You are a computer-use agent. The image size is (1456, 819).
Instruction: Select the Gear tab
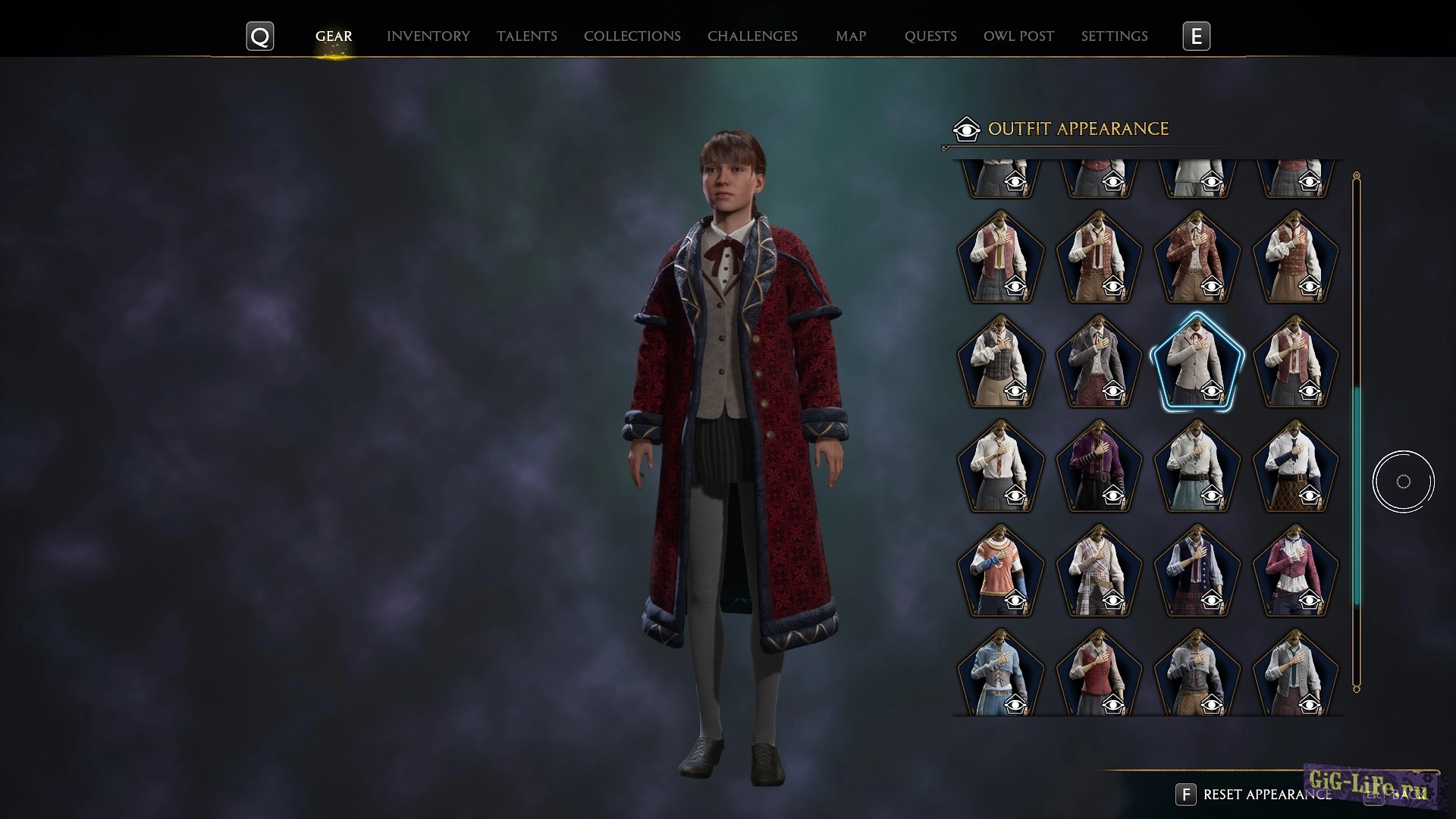pos(333,36)
